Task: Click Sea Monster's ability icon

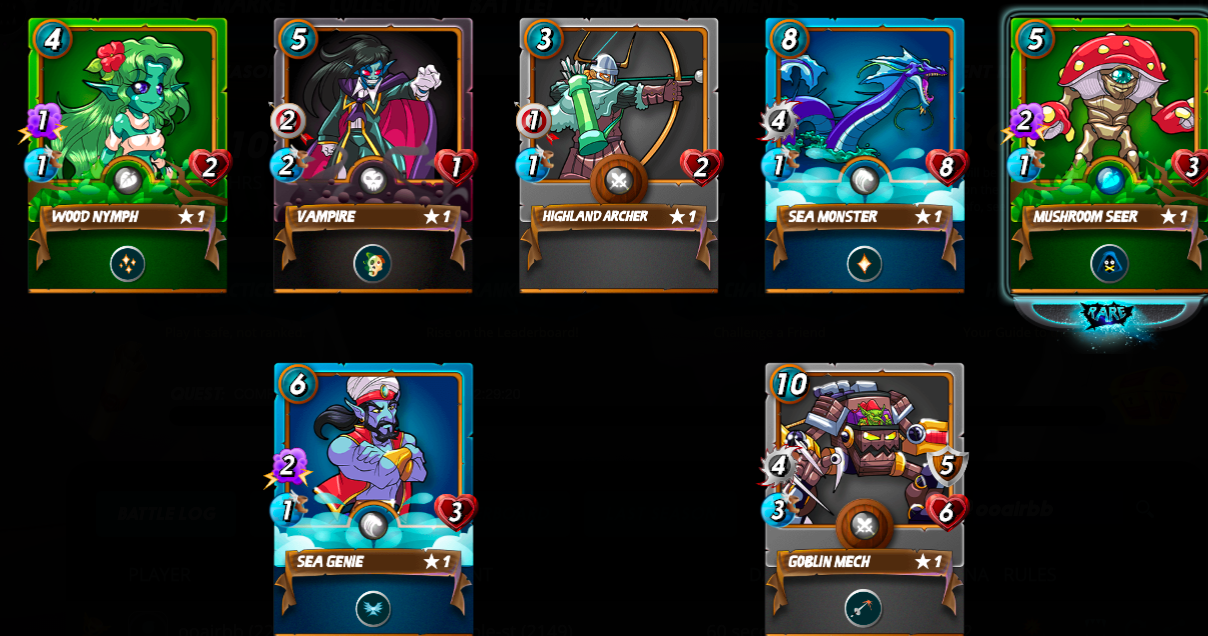Action: [864, 264]
